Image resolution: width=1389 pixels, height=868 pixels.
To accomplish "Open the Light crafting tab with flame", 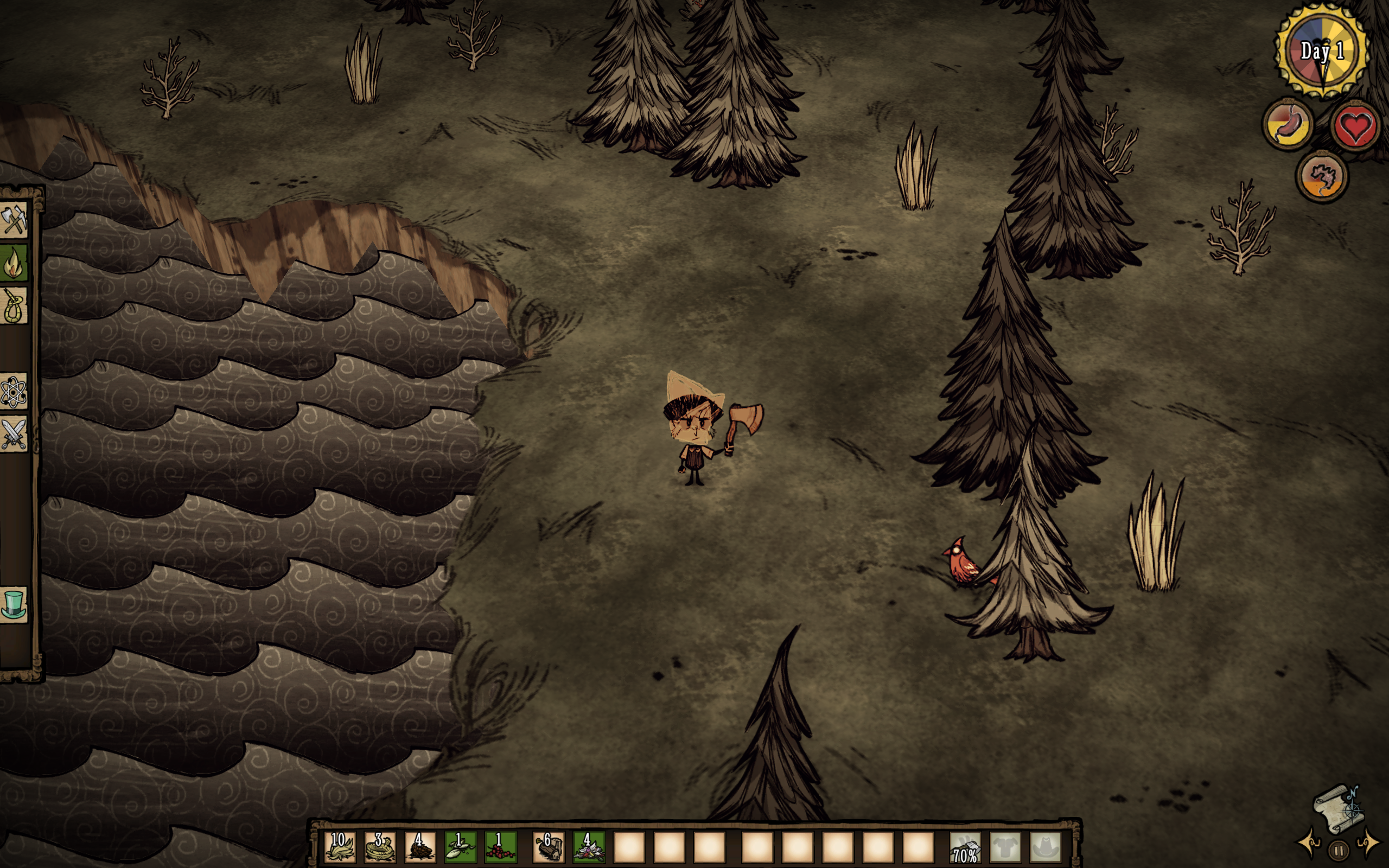I will tap(14, 263).
